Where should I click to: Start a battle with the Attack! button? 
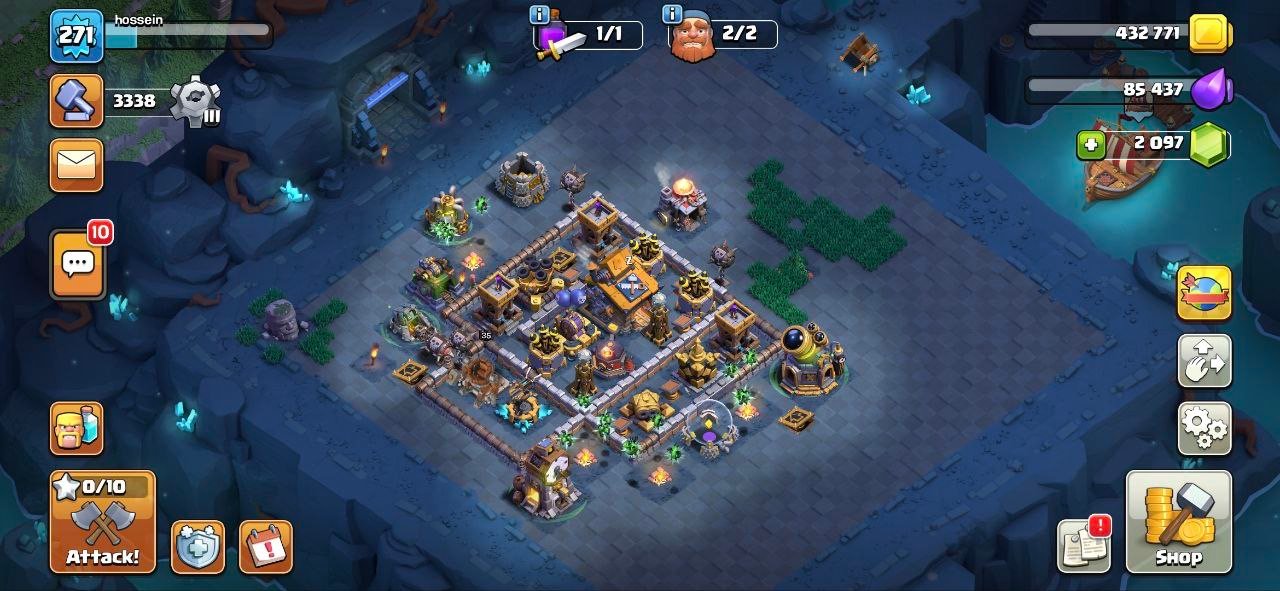(x=103, y=522)
